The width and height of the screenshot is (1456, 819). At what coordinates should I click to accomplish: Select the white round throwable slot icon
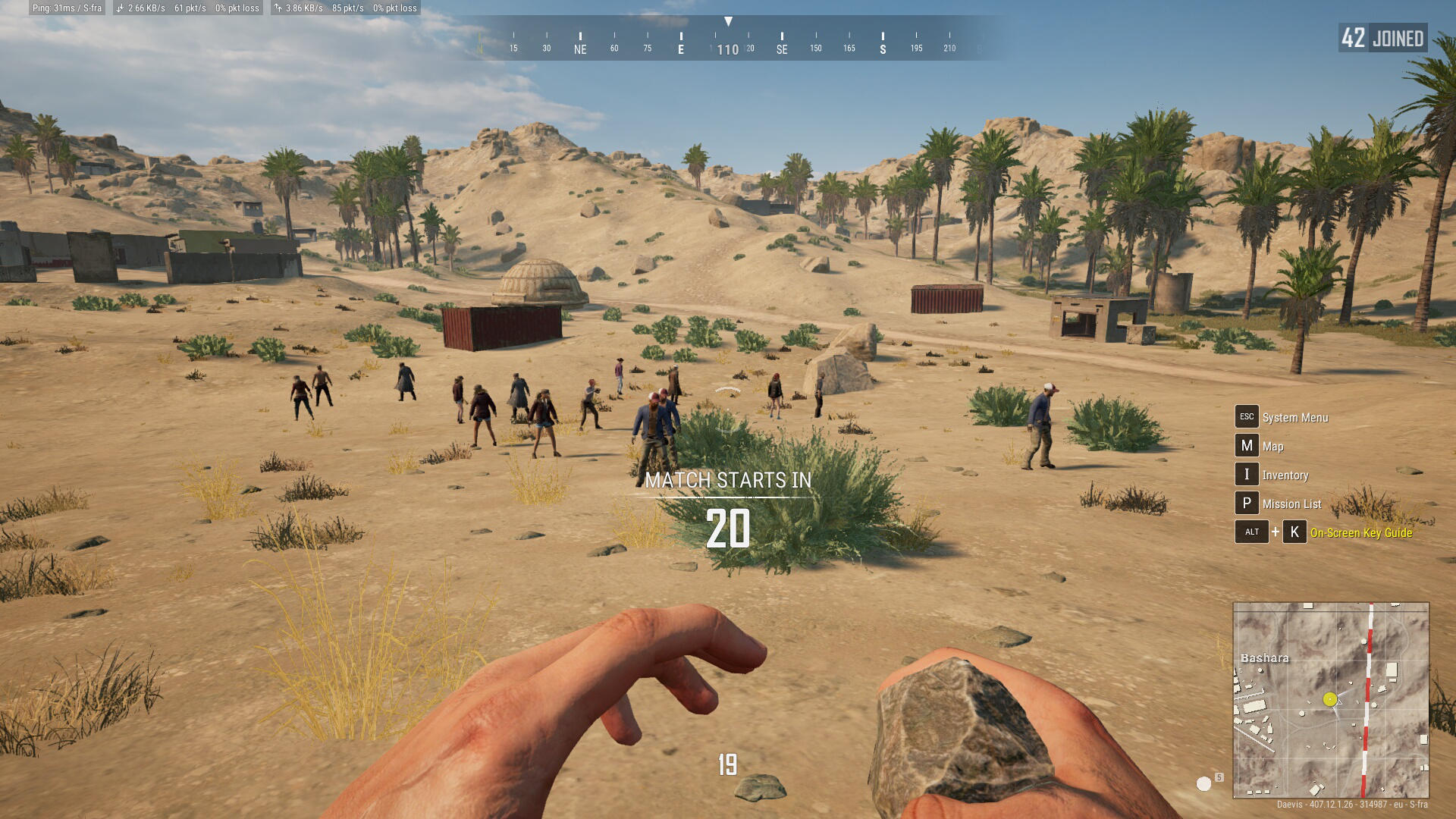pyautogui.click(x=1203, y=784)
